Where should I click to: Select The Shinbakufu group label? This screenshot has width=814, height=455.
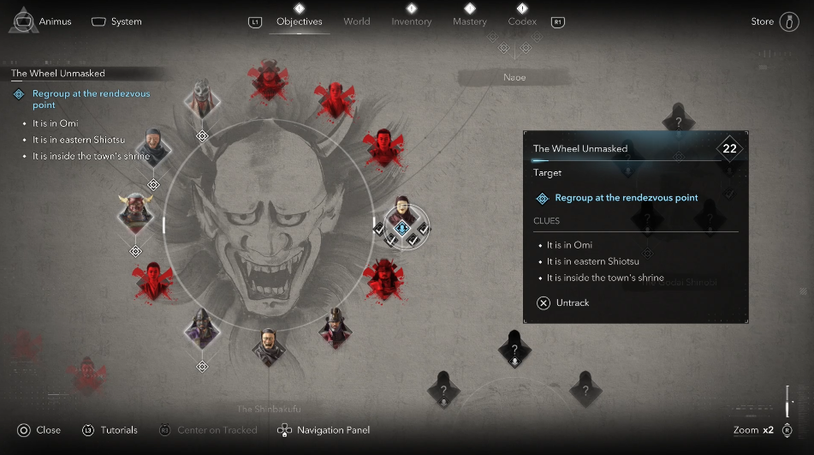coord(268,409)
